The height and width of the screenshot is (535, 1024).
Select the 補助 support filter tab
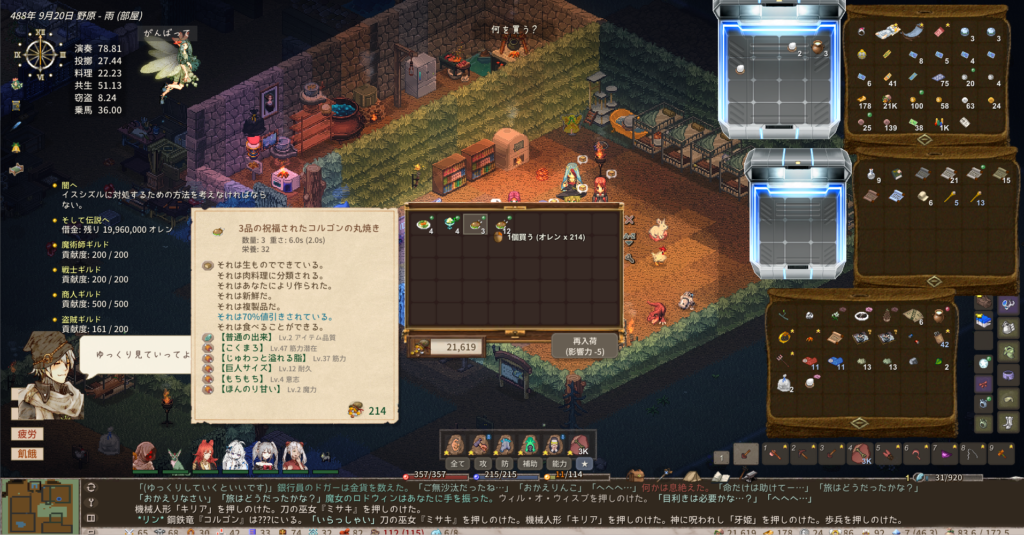(530, 464)
